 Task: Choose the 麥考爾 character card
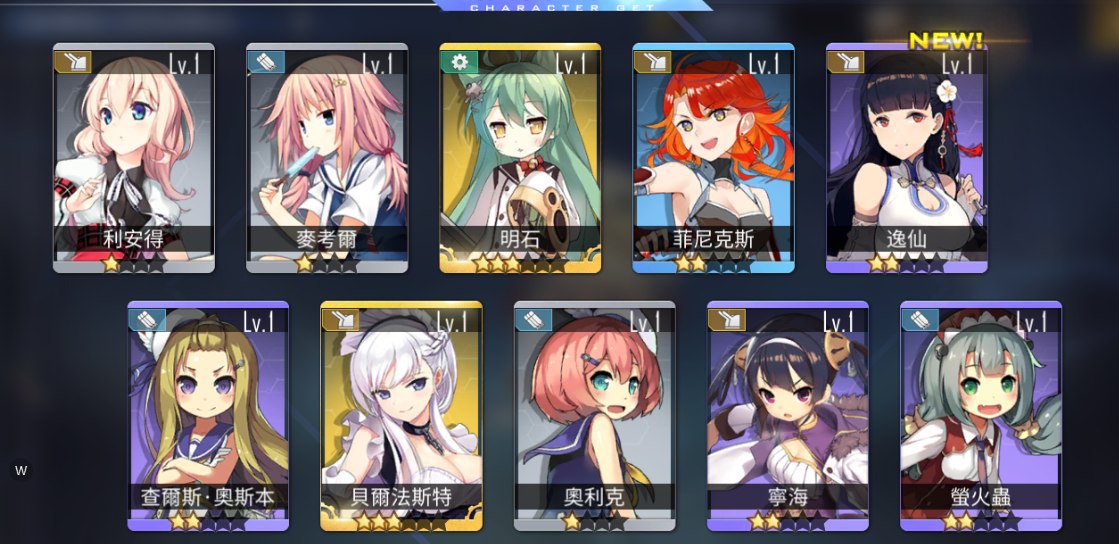[327, 158]
